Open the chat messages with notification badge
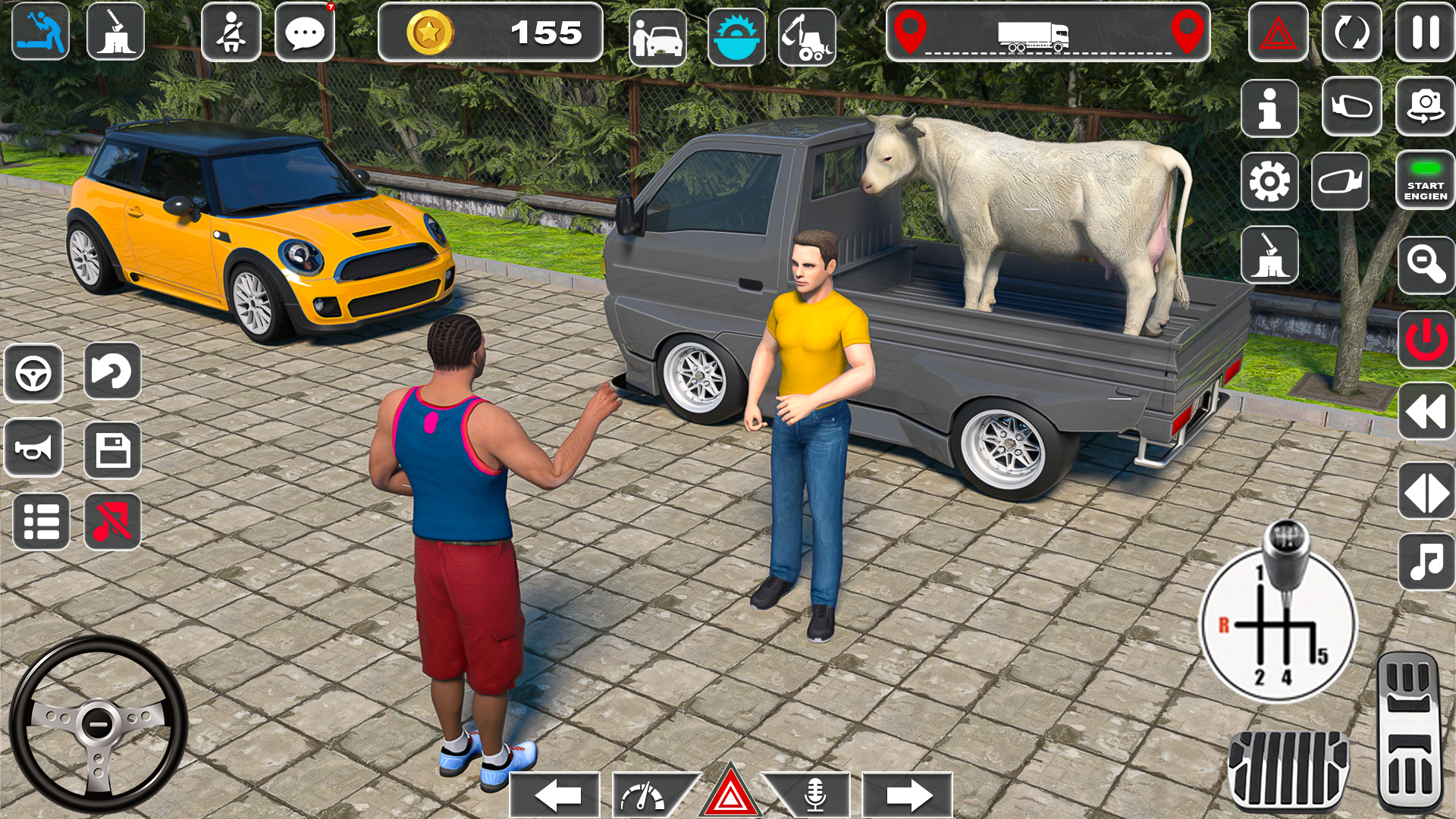This screenshot has height=819, width=1456. (x=306, y=32)
